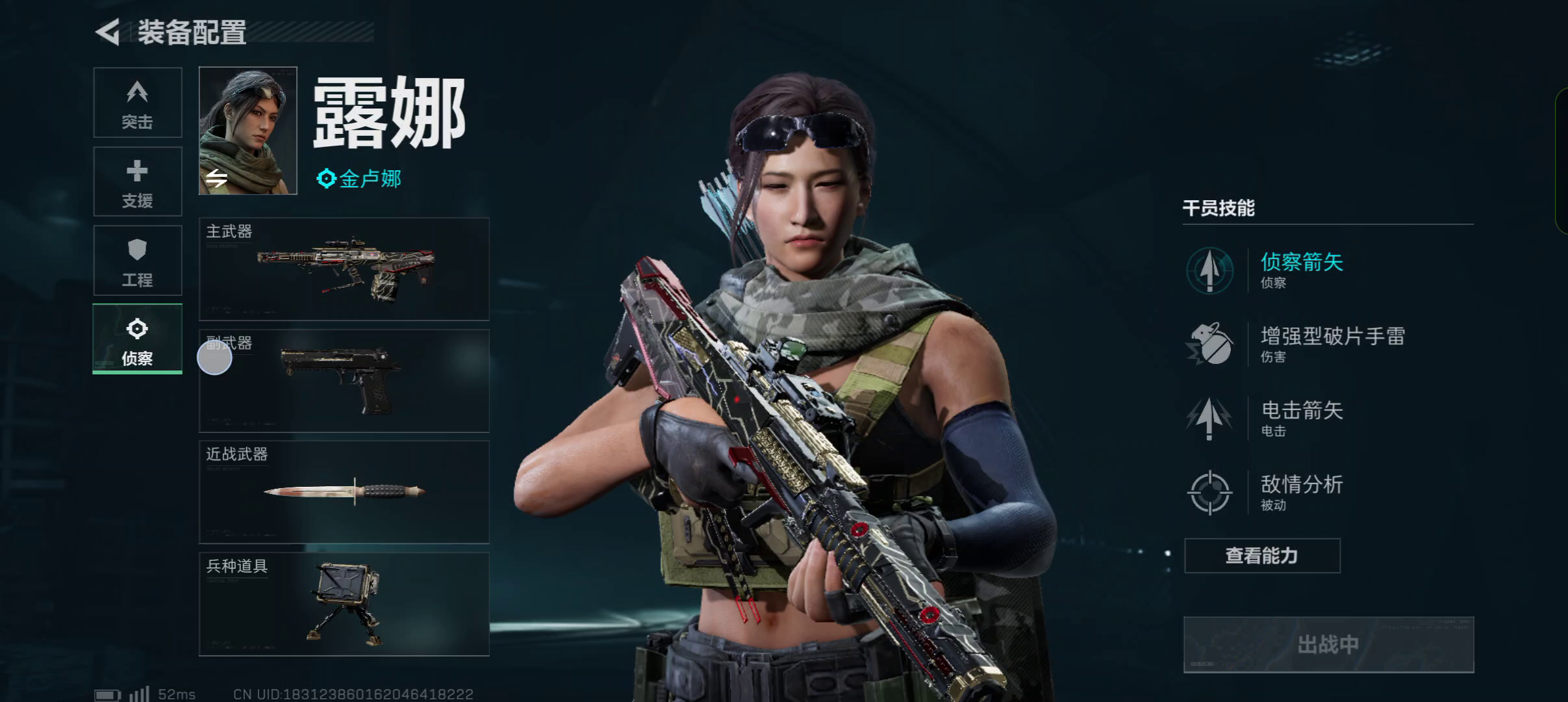Open the 兵种道具 gadget slot
Viewport: 1568px width, 702px height.
click(x=344, y=604)
